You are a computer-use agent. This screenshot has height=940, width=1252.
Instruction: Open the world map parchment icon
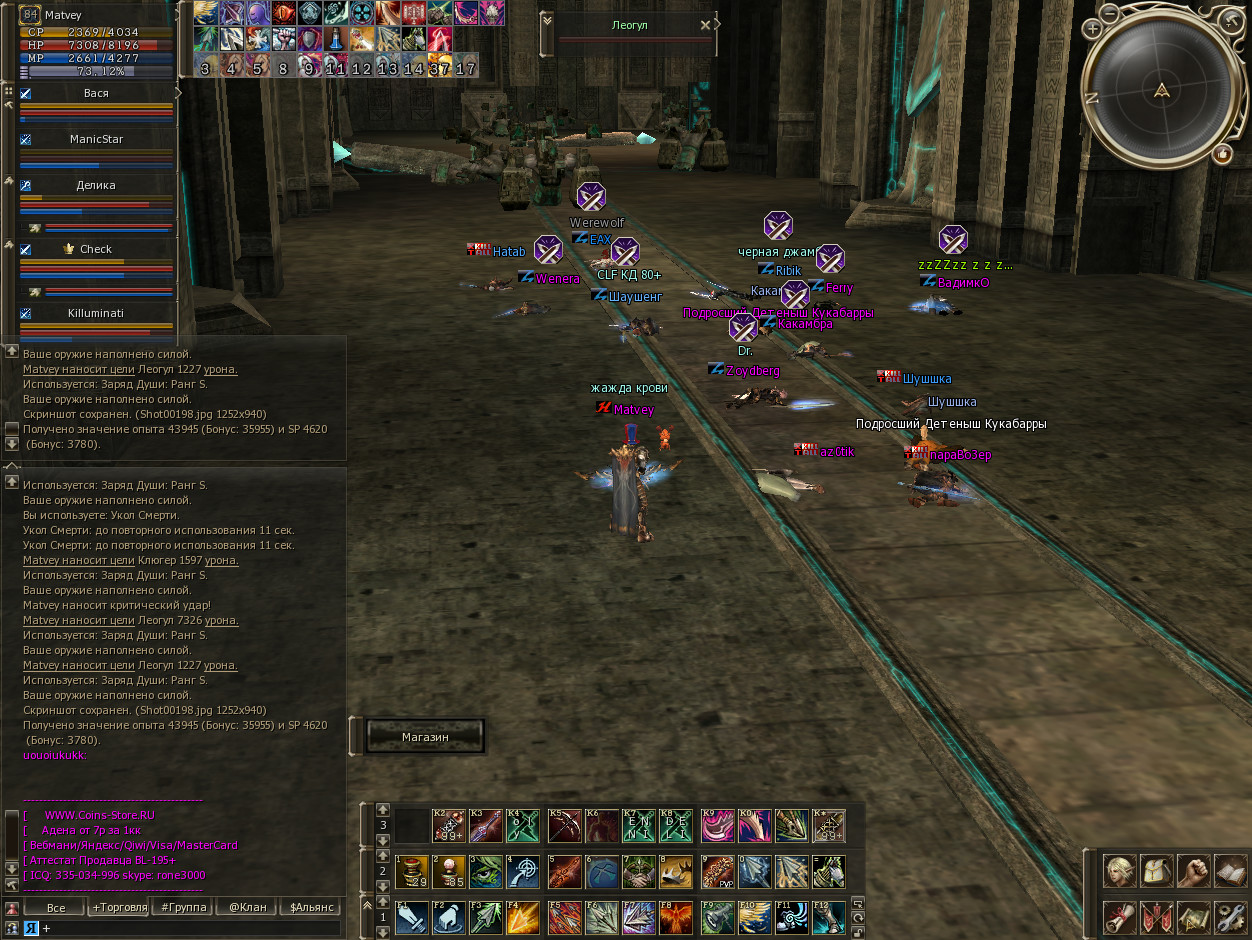1193,916
